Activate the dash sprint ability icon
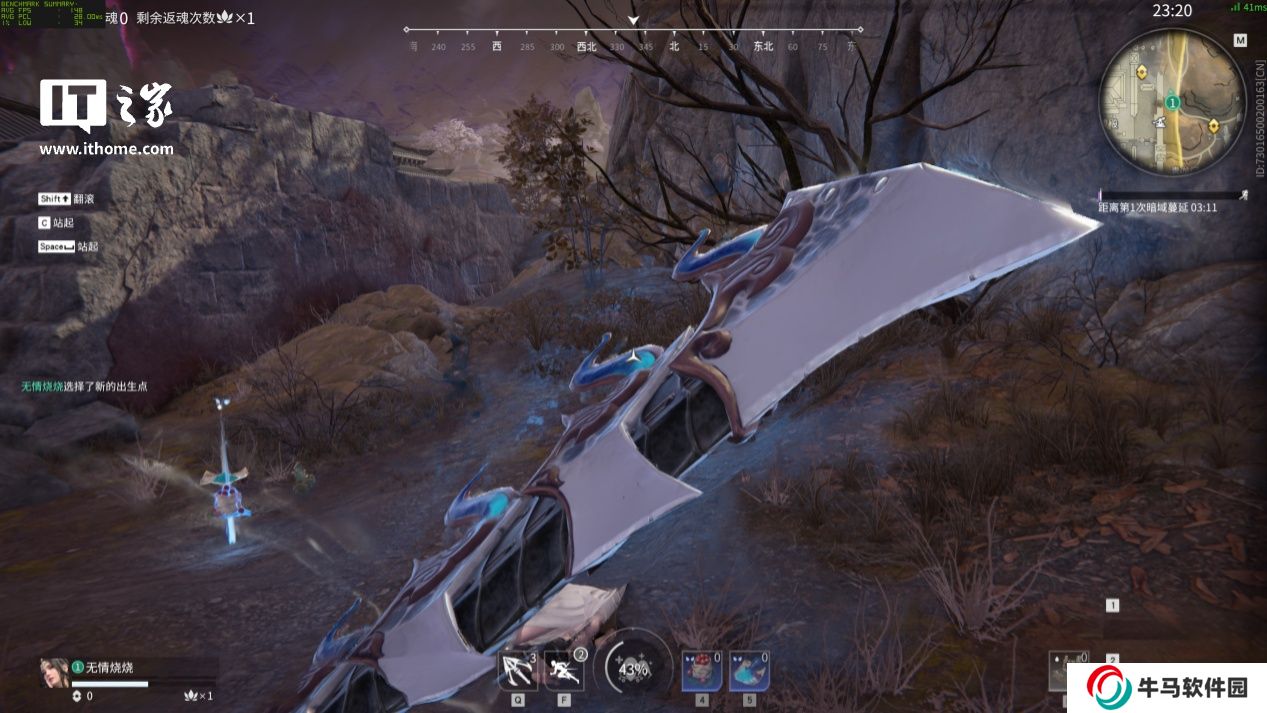This screenshot has width=1267, height=713. point(564,670)
